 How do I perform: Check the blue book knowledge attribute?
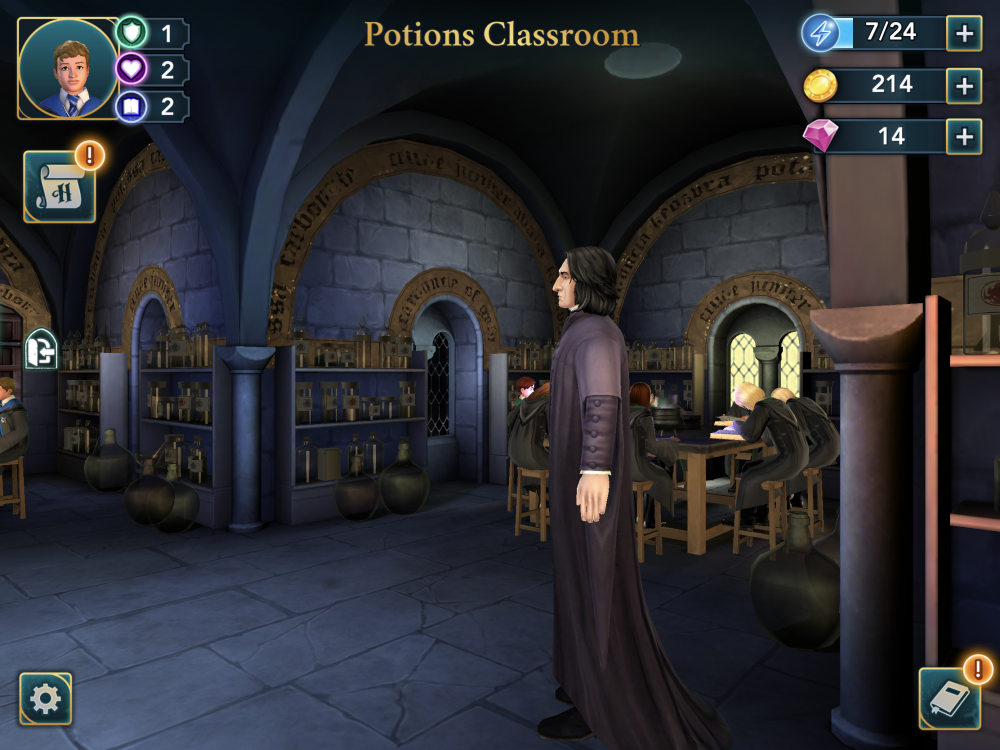coord(132,106)
